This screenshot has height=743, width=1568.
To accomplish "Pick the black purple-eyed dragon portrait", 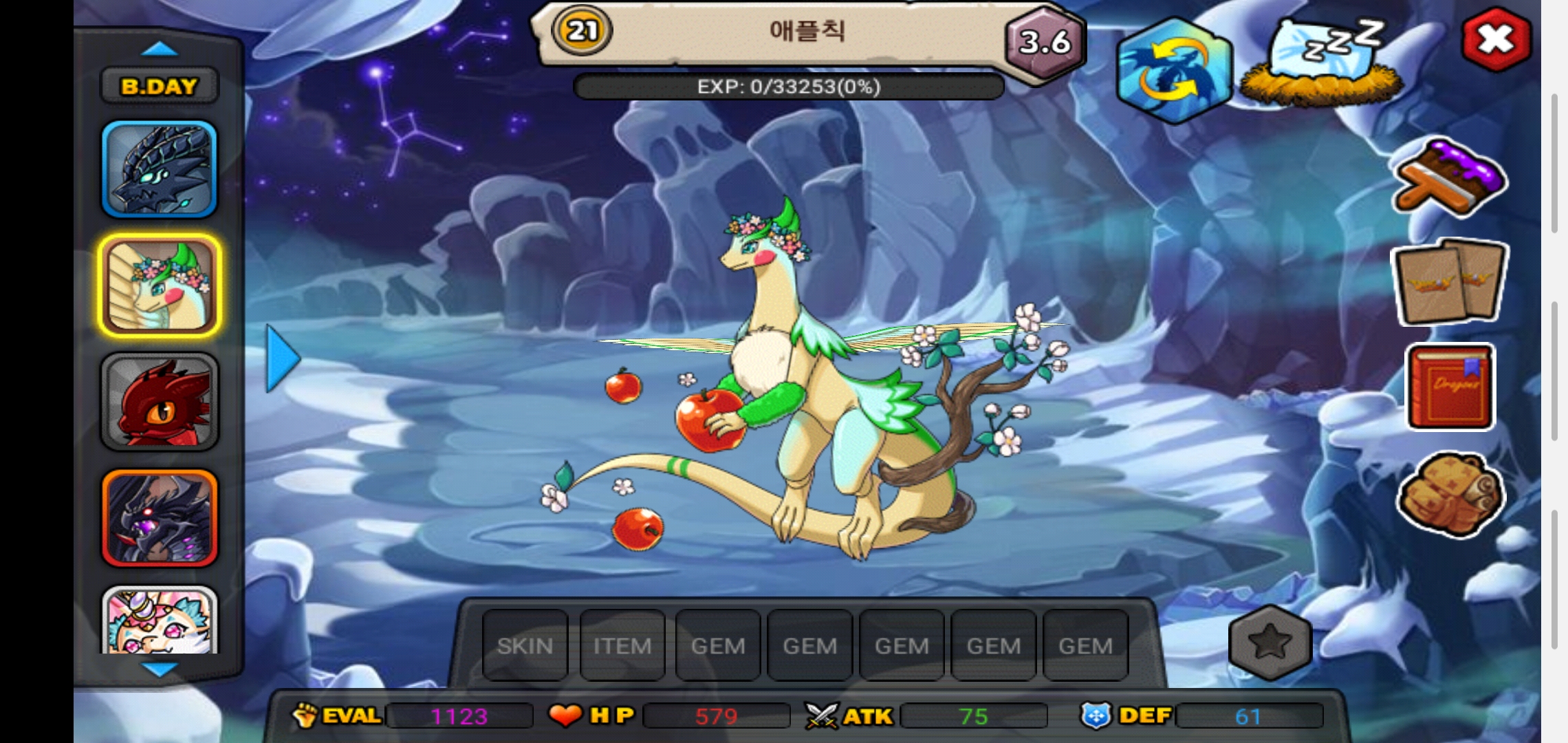I will coord(160,518).
